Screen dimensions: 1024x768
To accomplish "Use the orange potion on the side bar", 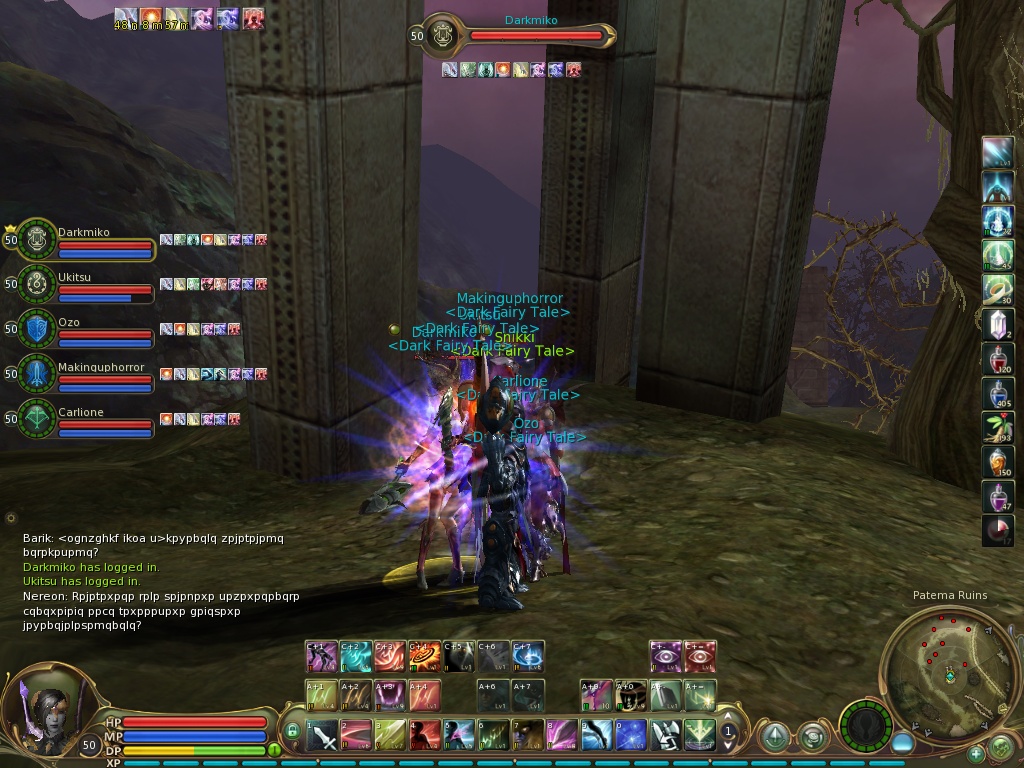I will (998, 461).
